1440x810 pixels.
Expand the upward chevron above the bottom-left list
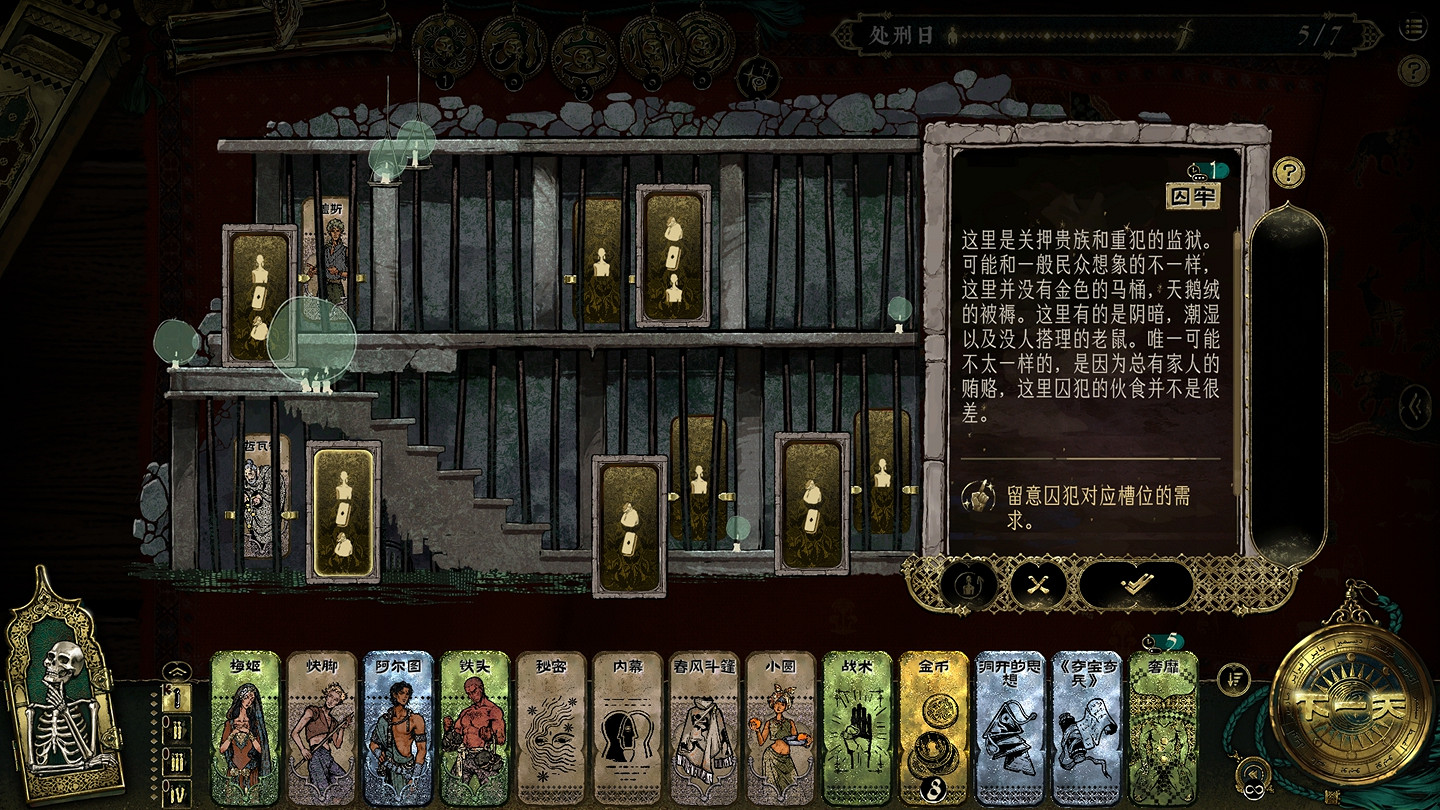[x=177, y=671]
